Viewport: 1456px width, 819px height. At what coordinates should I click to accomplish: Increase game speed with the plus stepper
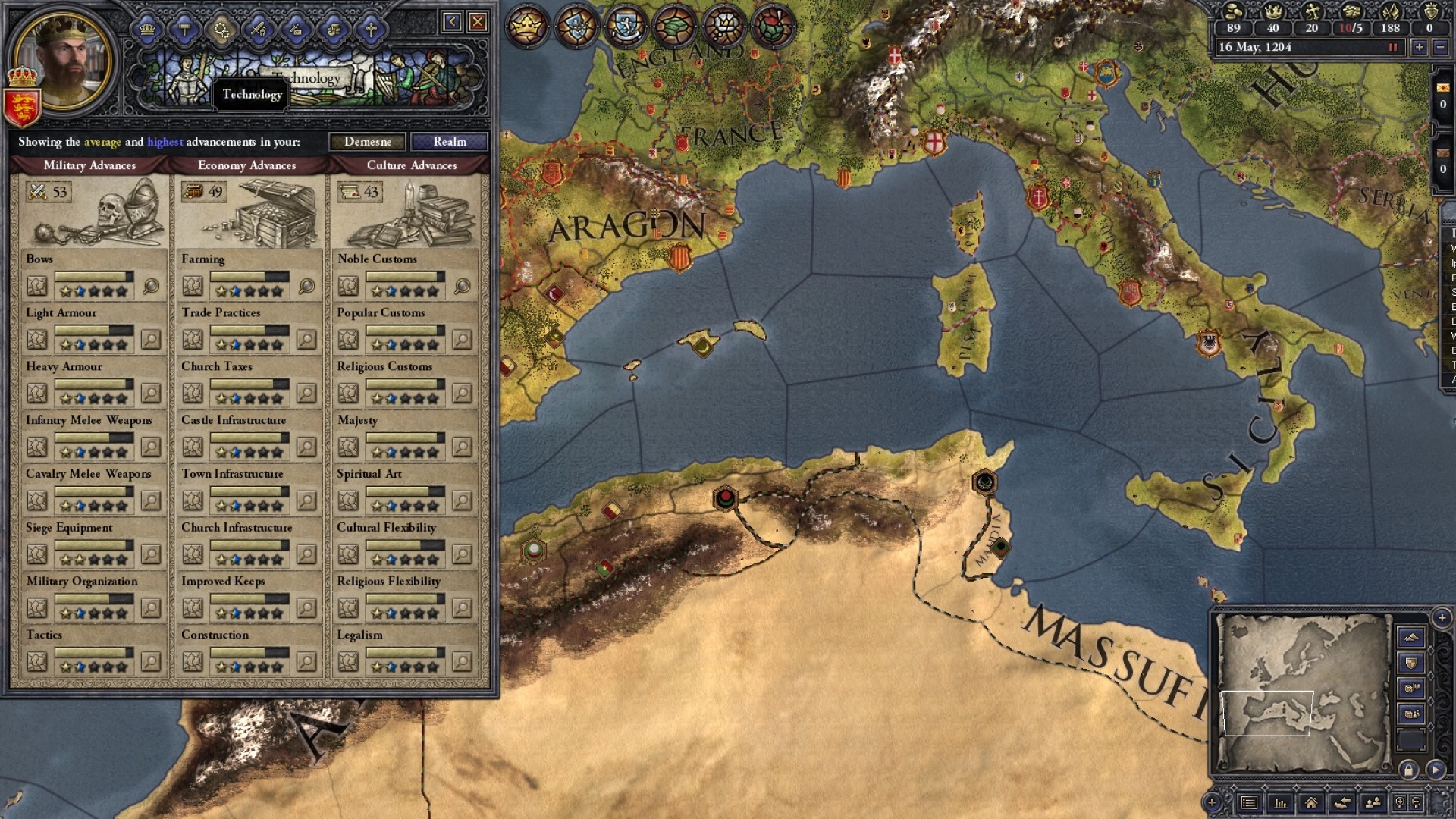[1420, 49]
